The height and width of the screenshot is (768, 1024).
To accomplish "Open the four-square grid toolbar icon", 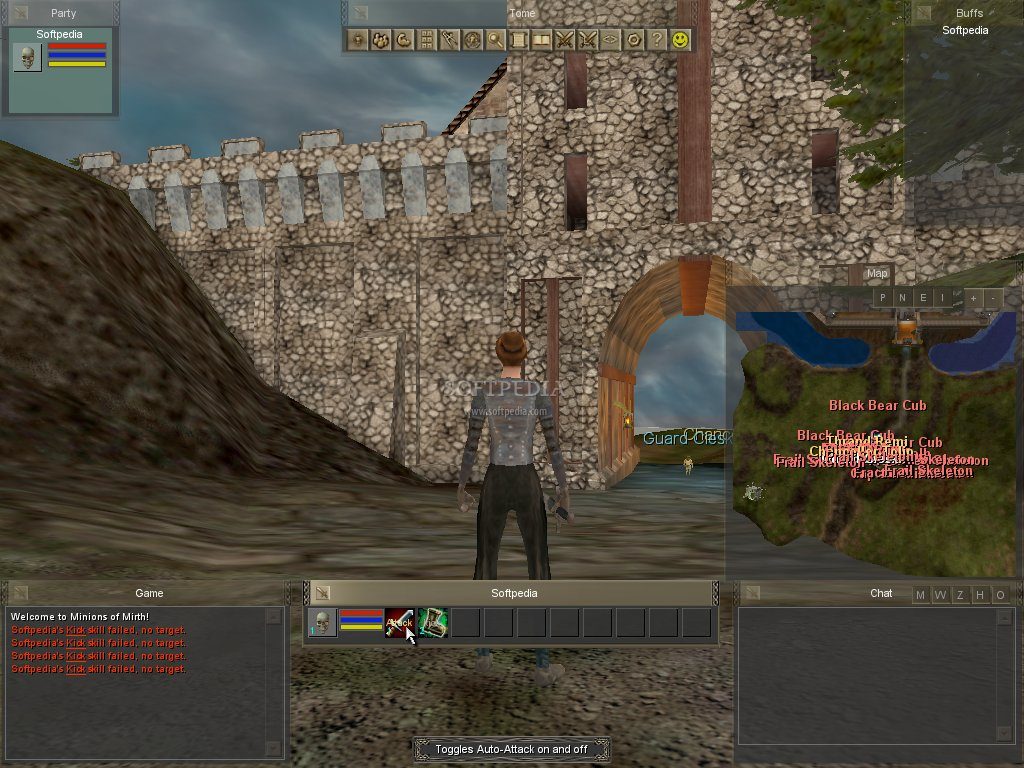I will click(x=426, y=40).
